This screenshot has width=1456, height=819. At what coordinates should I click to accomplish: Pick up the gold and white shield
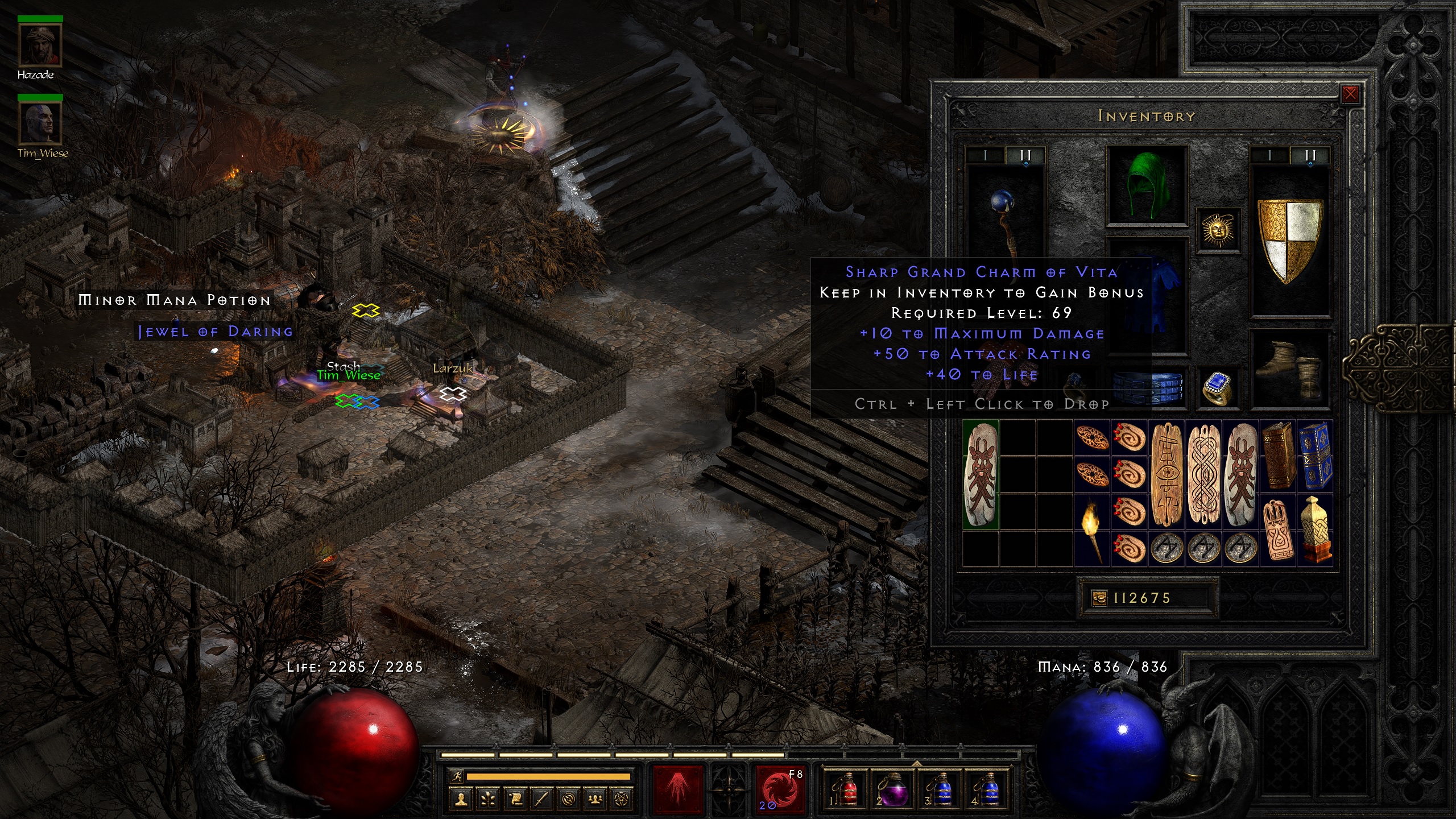click(x=1290, y=239)
